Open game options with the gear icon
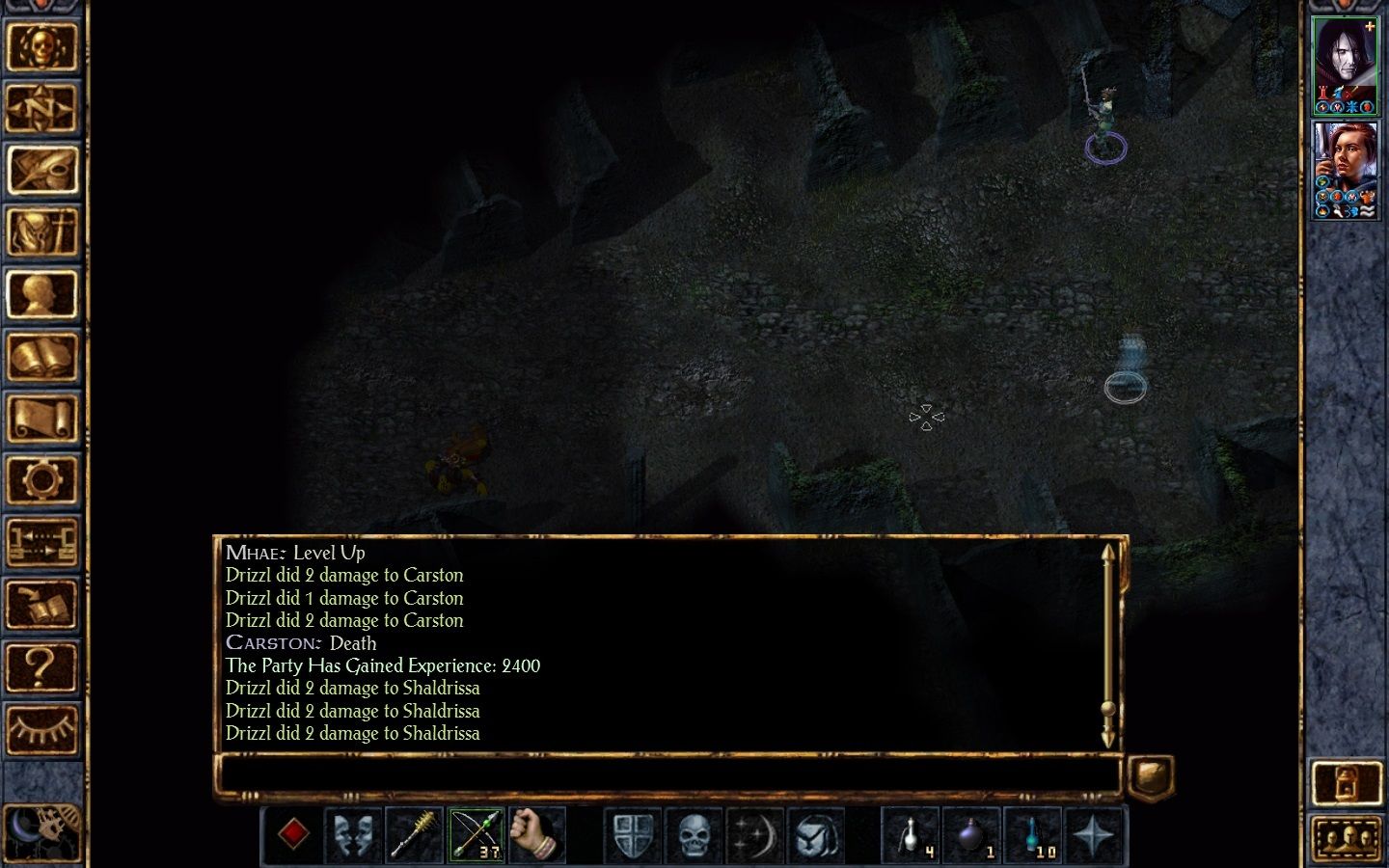The width and height of the screenshot is (1389, 868). pos(42,479)
